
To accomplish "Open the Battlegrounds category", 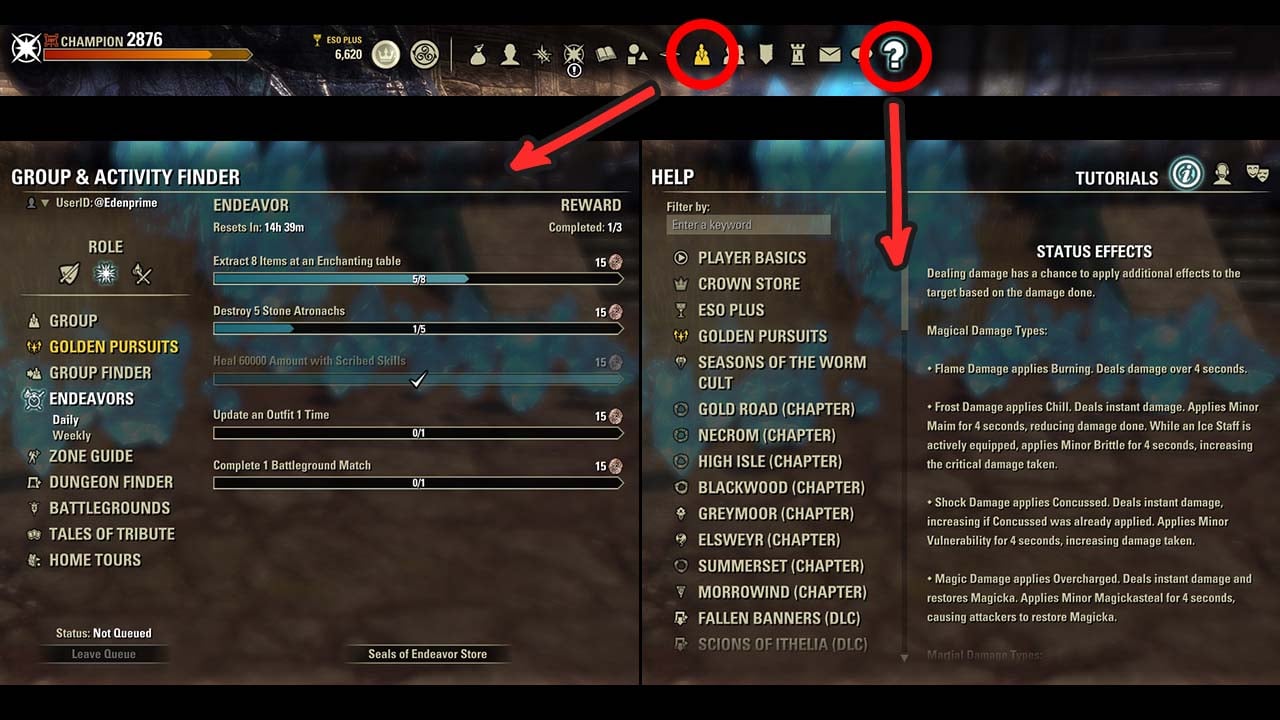I will click(x=109, y=508).
